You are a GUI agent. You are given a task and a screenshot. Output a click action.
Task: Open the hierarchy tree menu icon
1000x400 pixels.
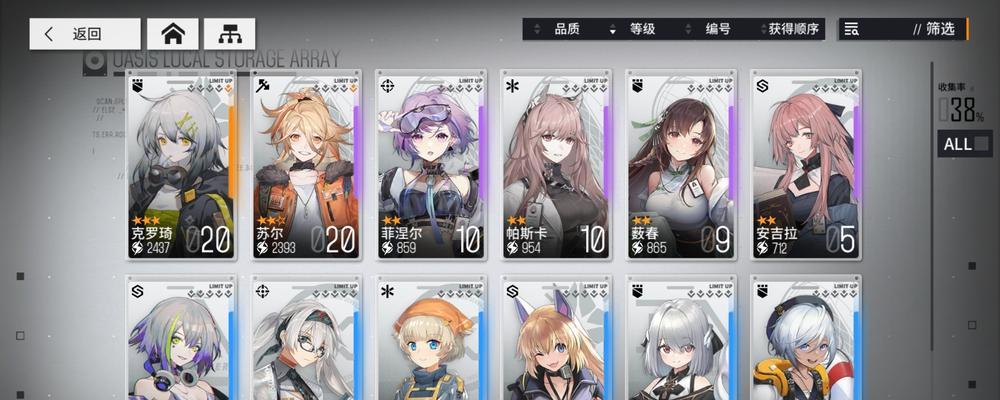pyautogui.click(x=230, y=33)
